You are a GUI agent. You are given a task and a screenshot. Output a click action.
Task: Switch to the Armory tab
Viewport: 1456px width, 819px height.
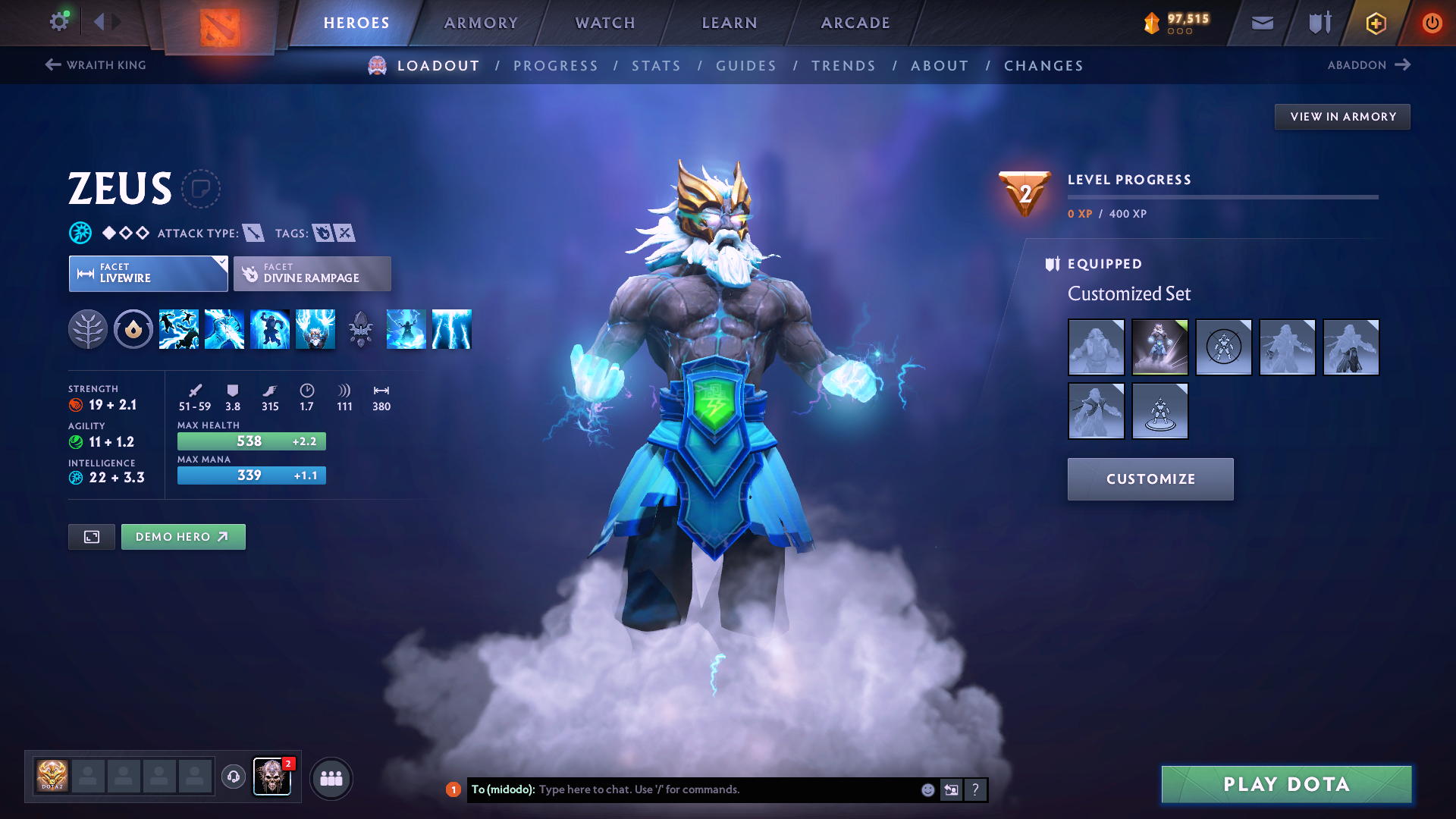point(481,23)
